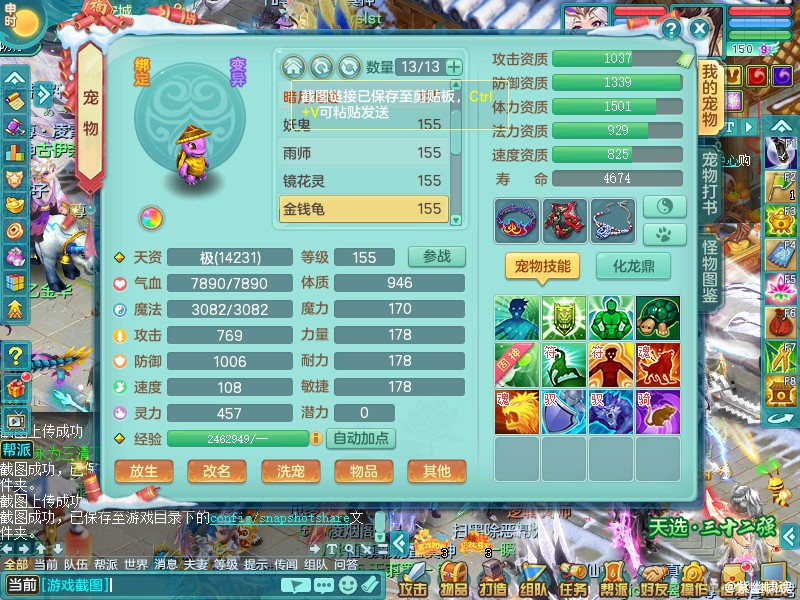Select 雨师 in the pet list

362,152
